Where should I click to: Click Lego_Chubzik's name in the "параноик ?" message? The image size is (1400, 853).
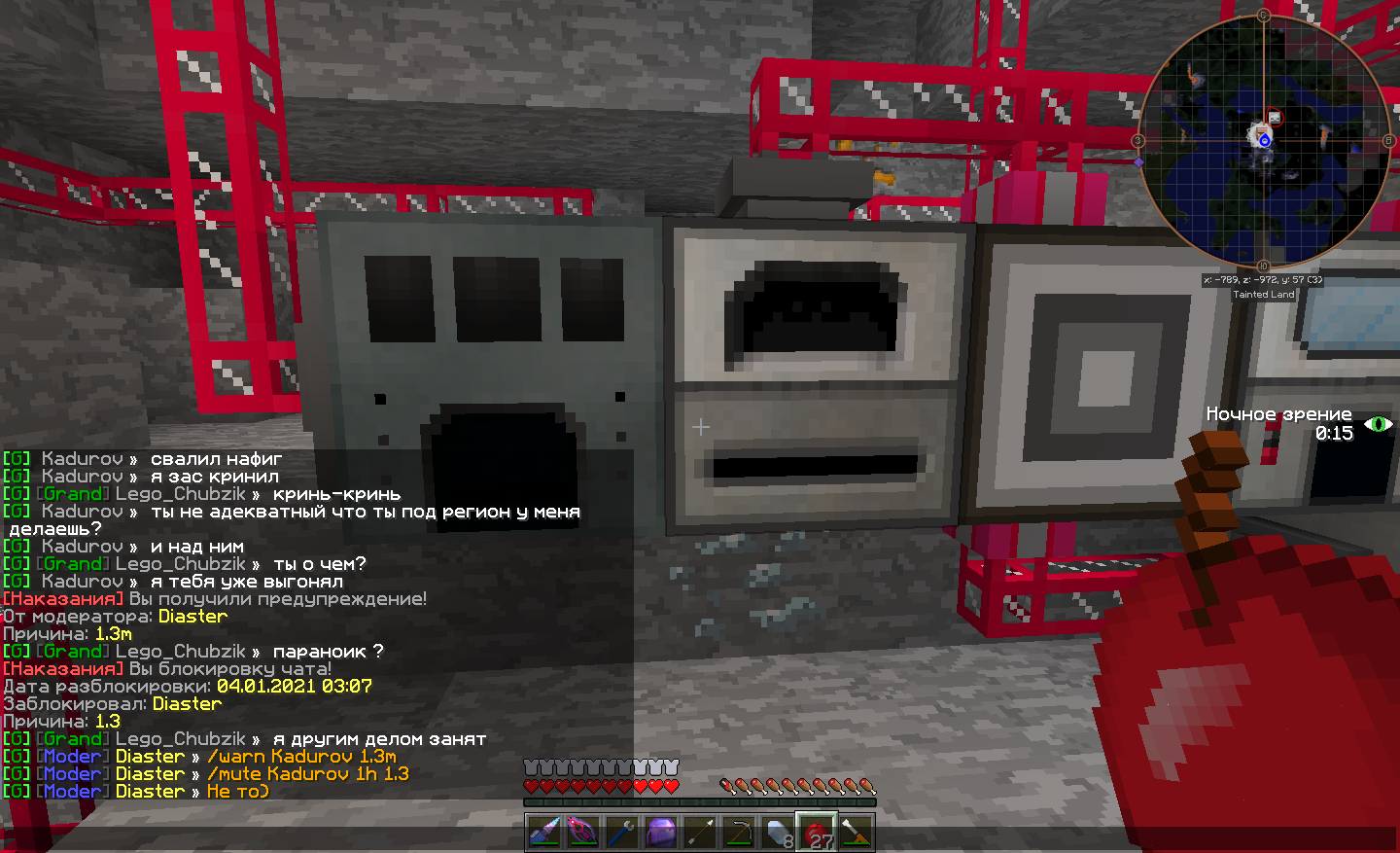pyautogui.click(x=180, y=652)
